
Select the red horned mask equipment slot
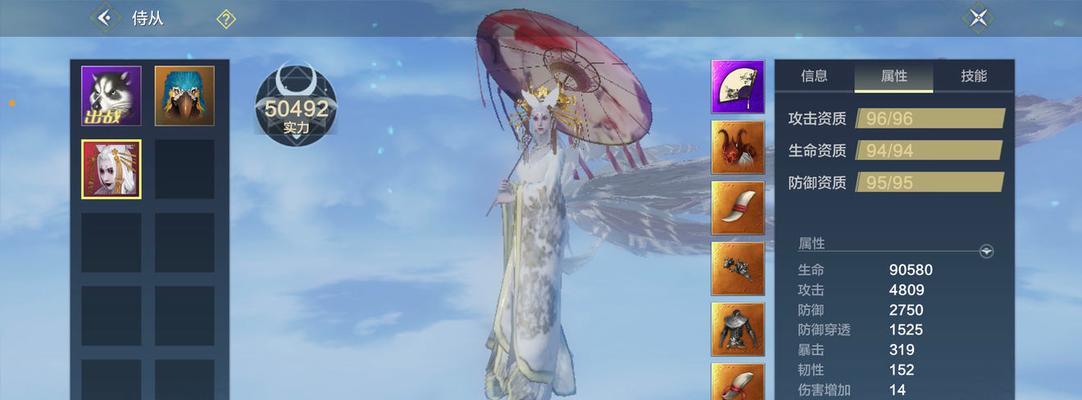coord(738,147)
